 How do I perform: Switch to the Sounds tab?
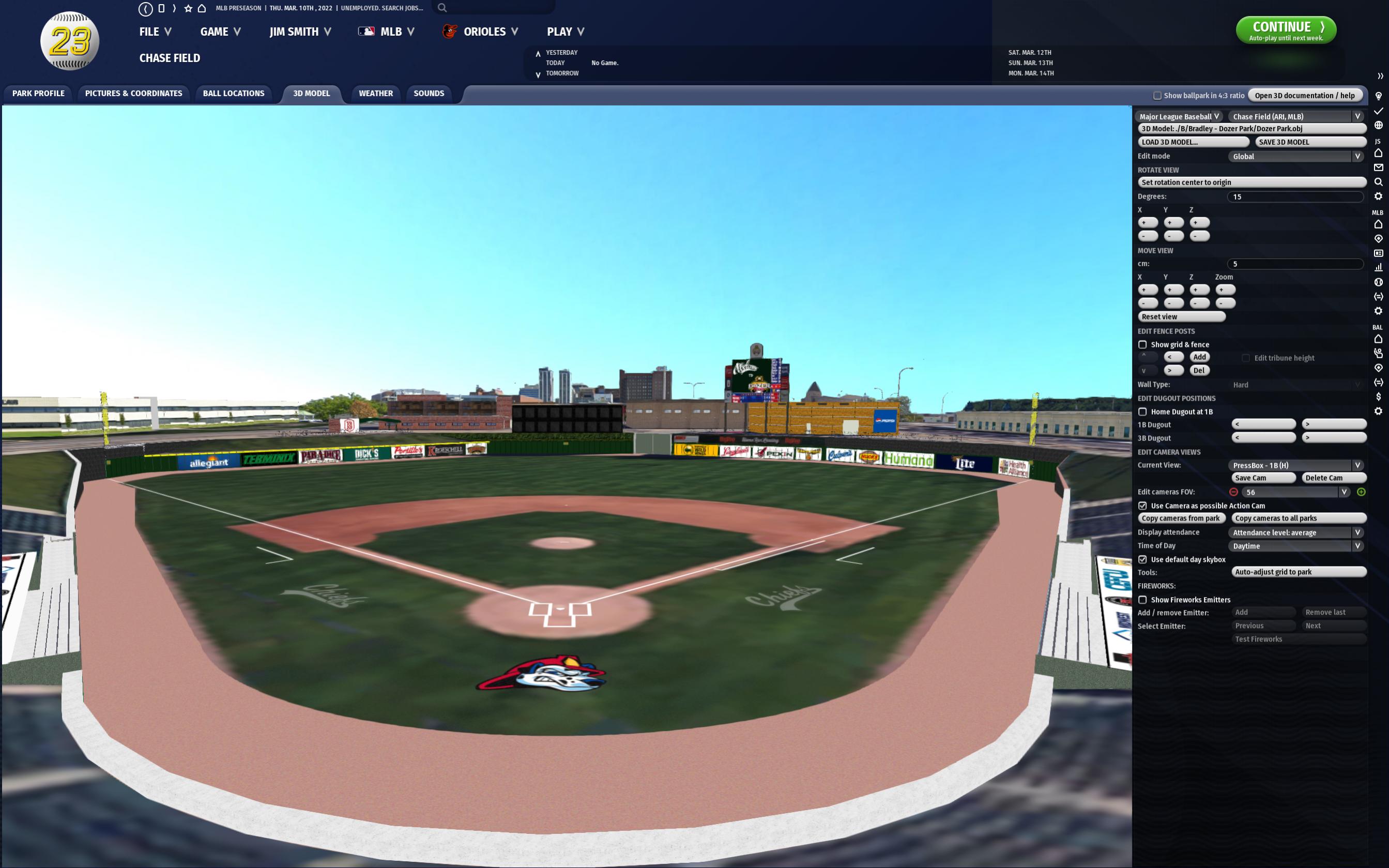click(x=428, y=94)
